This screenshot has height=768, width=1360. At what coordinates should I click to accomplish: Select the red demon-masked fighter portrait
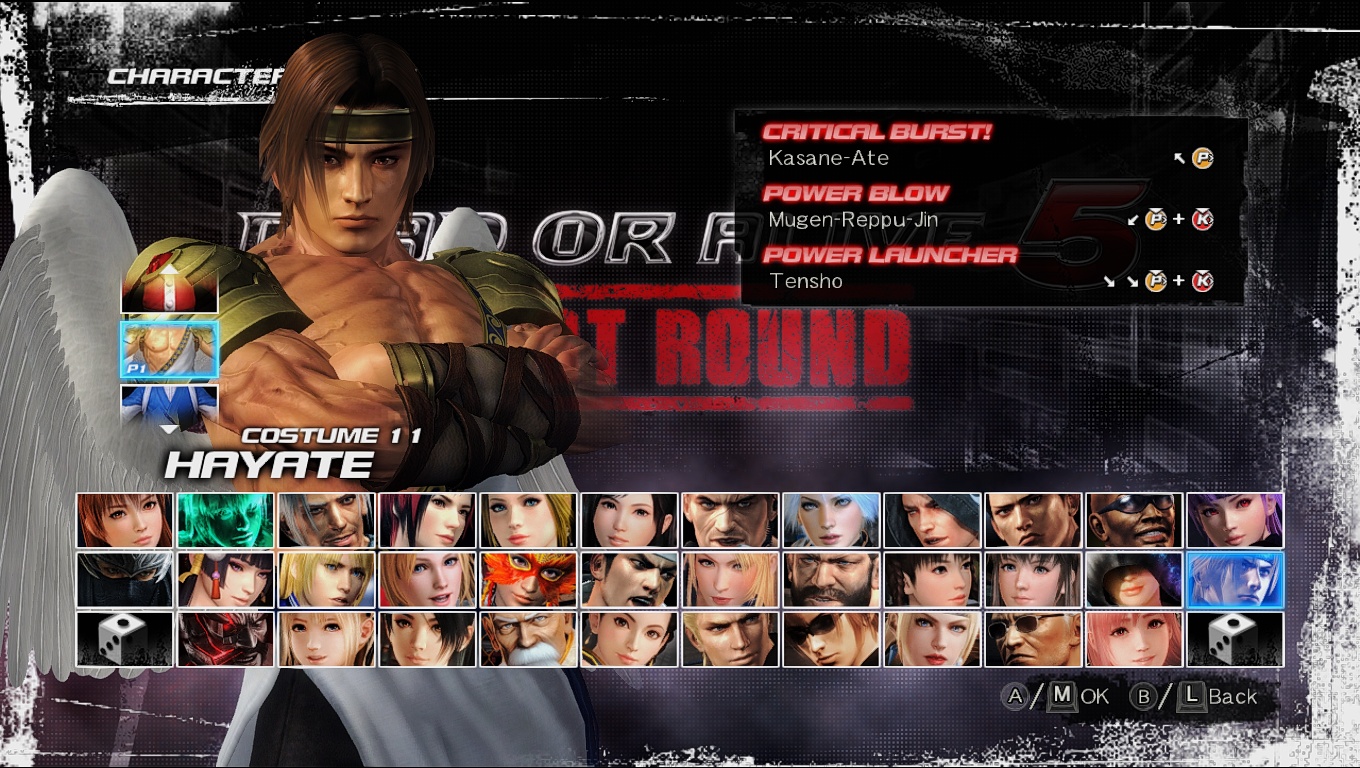pos(225,640)
